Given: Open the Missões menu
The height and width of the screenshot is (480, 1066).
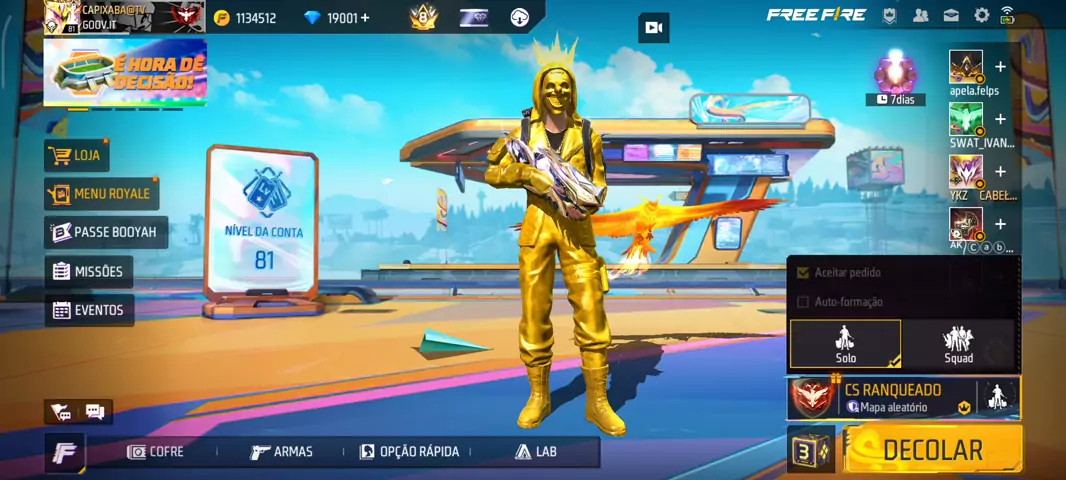Looking at the screenshot, I should pyautogui.click(x=88, y=272).
